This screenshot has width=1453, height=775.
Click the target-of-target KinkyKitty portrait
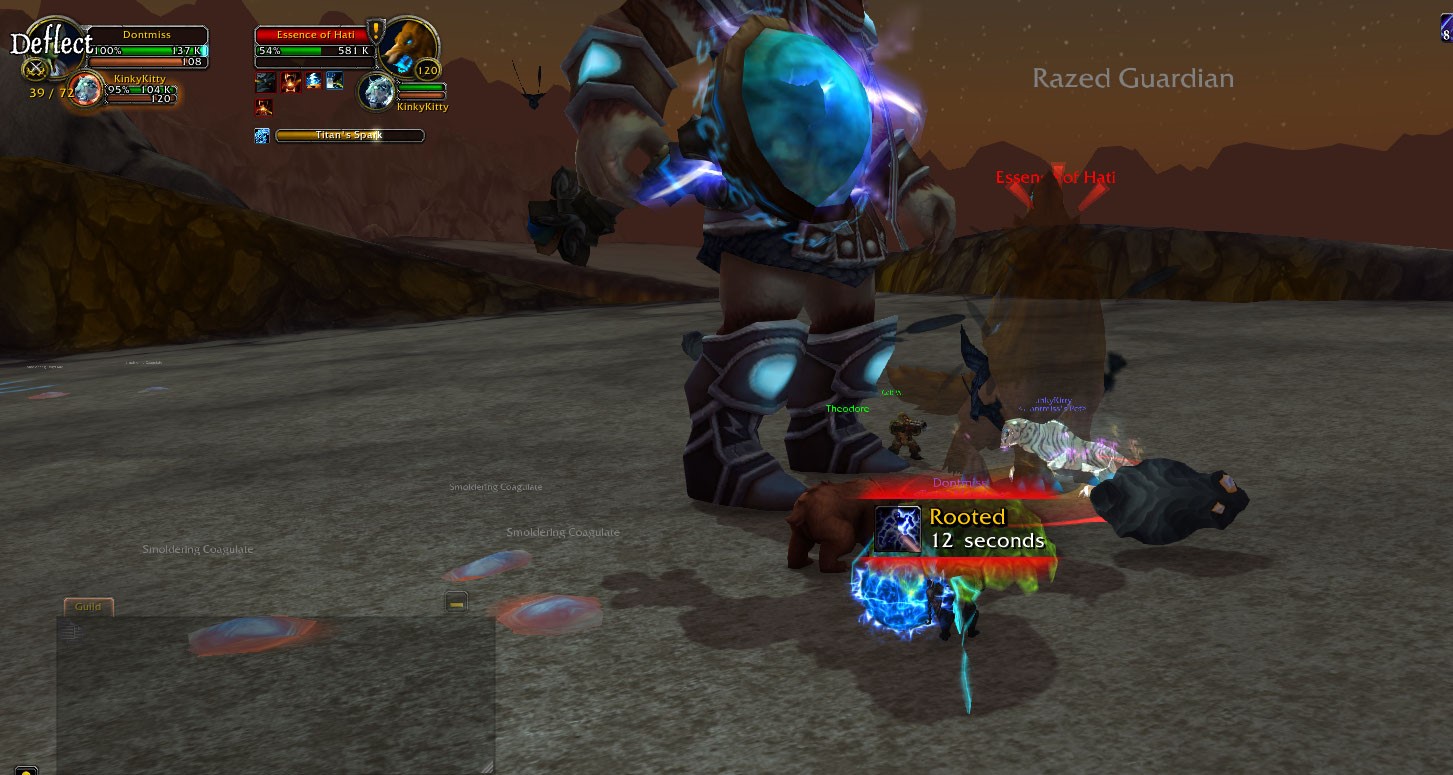click(x=379, y=90)
